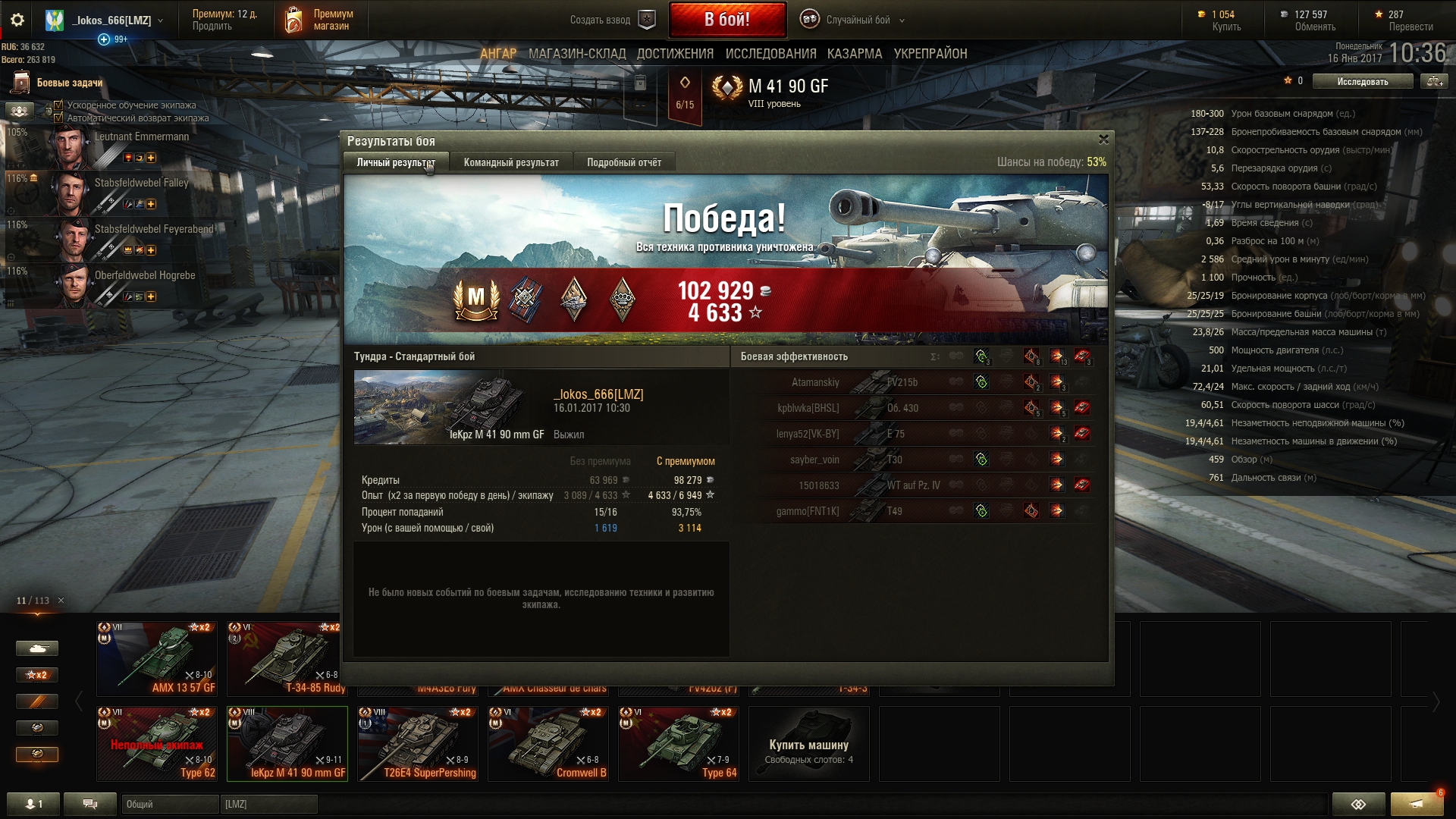
Task: Open the Подробный отчёт tab
Action: pos(623,162)
